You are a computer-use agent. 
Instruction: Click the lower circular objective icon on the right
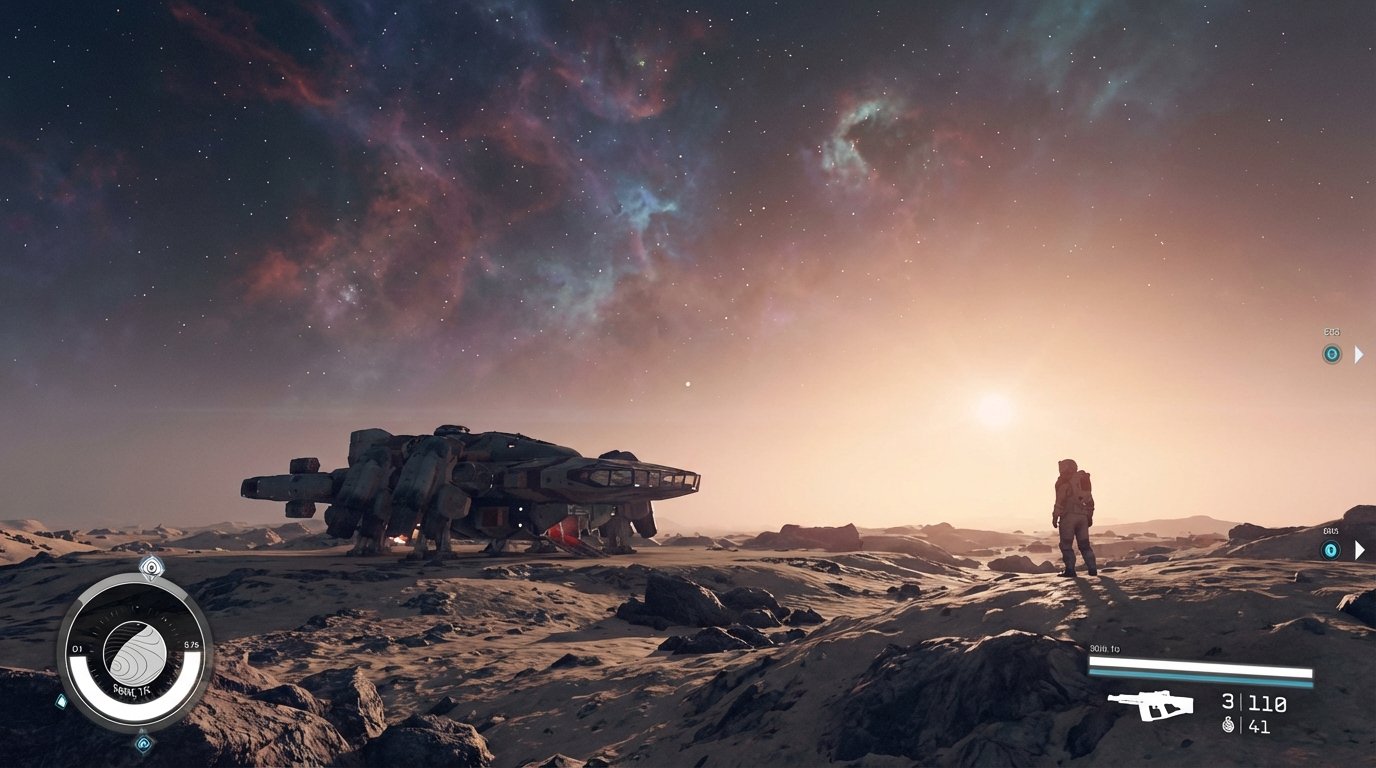tap(1331, 548)
